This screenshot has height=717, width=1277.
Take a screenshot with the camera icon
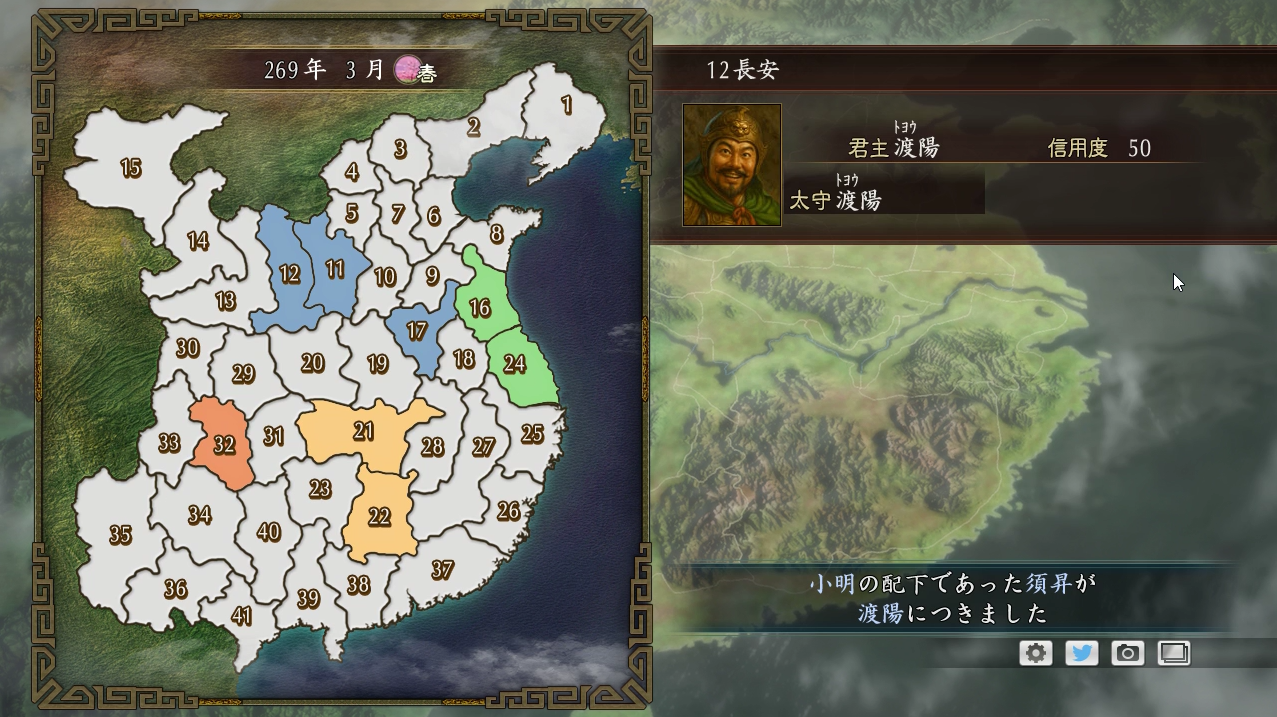(1128, 653)
